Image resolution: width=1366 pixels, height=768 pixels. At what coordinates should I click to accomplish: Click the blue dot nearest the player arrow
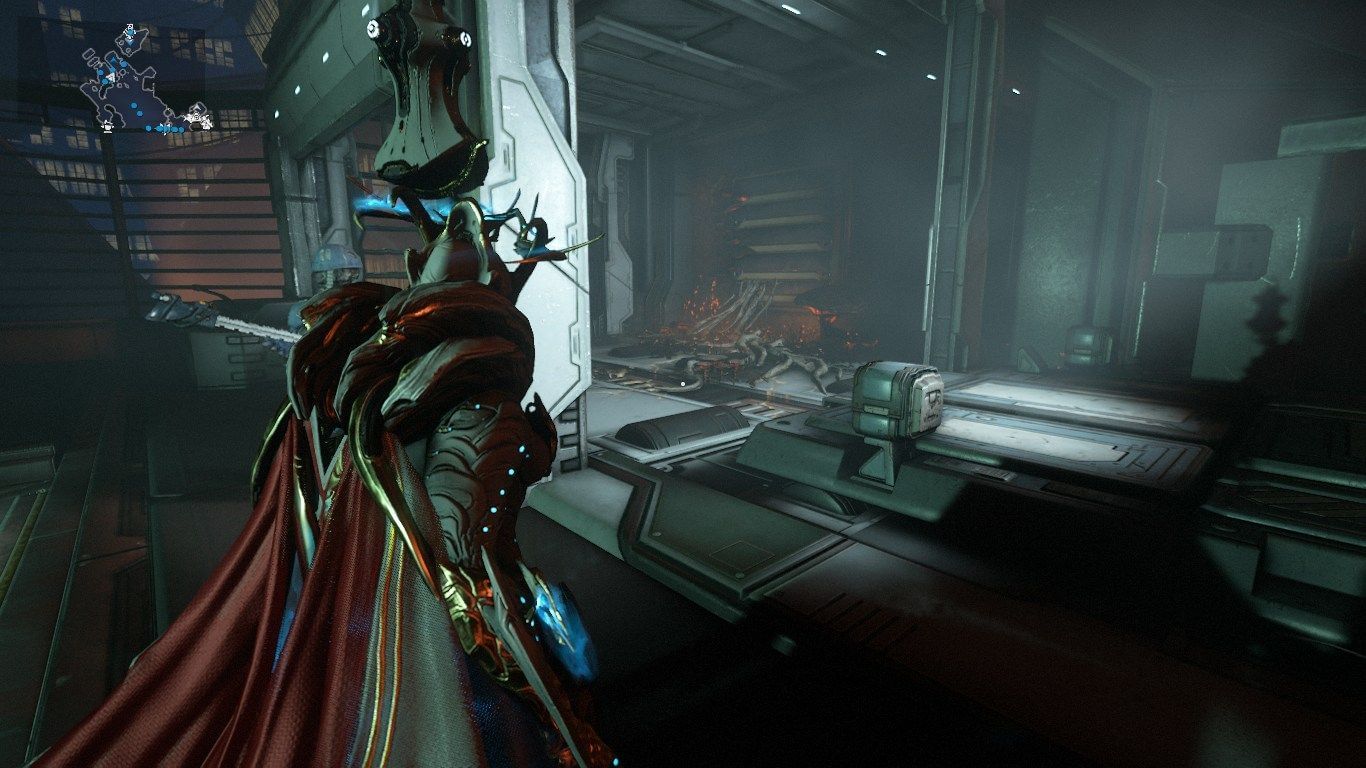point(104,81)
